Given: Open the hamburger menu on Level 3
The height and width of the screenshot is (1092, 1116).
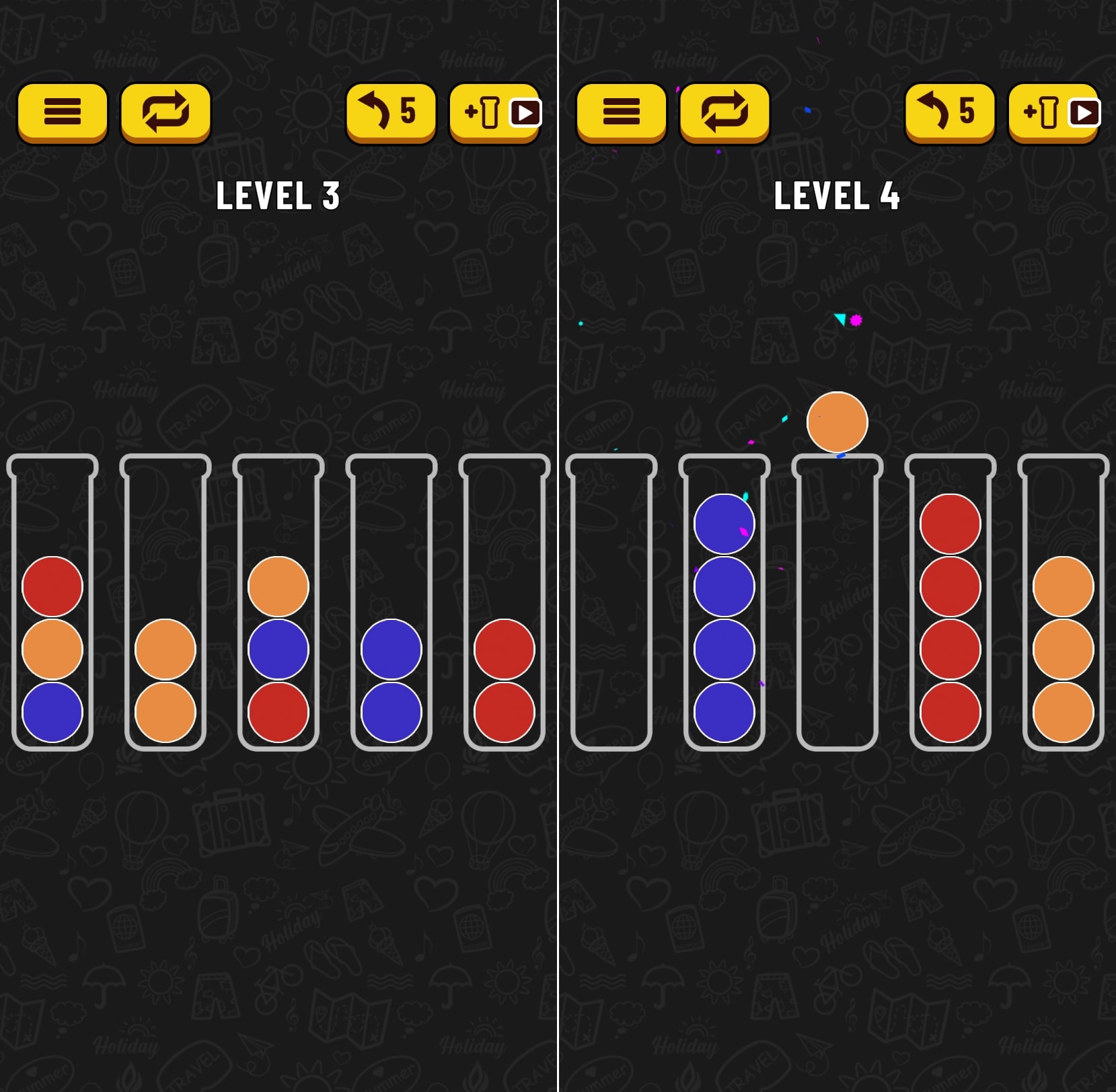Looking at the screenshot, I should point(63,112).
